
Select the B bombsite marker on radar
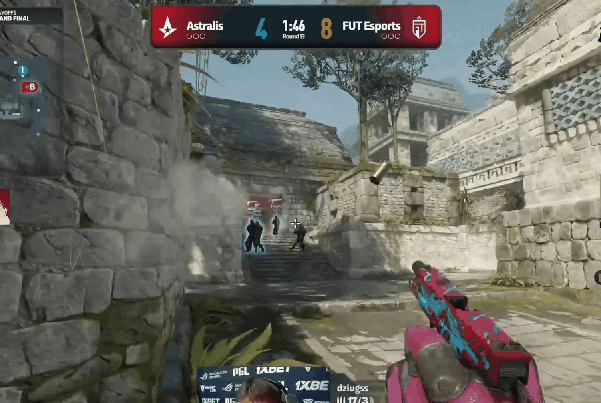coord(30,87)
